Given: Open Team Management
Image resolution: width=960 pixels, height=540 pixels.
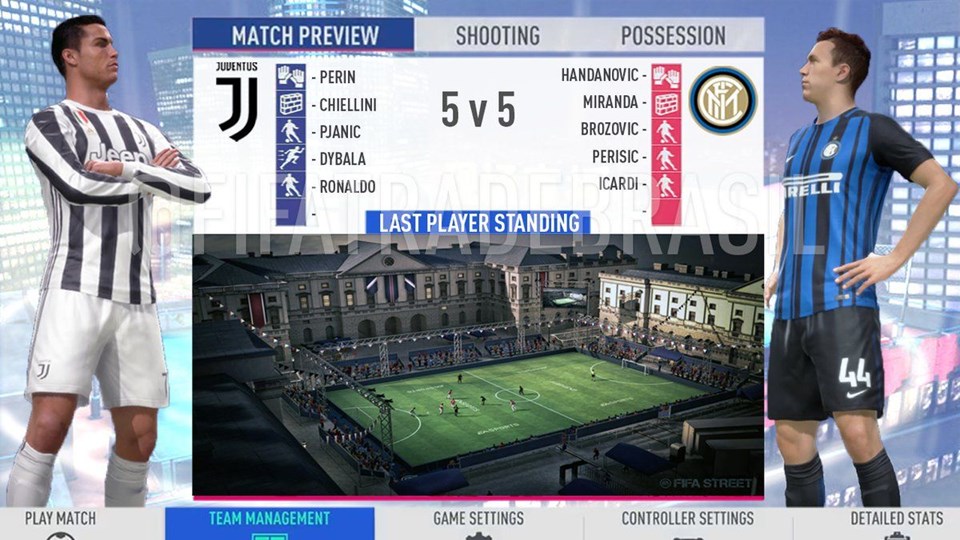Looking at the screenshot, I should [269, 520].
